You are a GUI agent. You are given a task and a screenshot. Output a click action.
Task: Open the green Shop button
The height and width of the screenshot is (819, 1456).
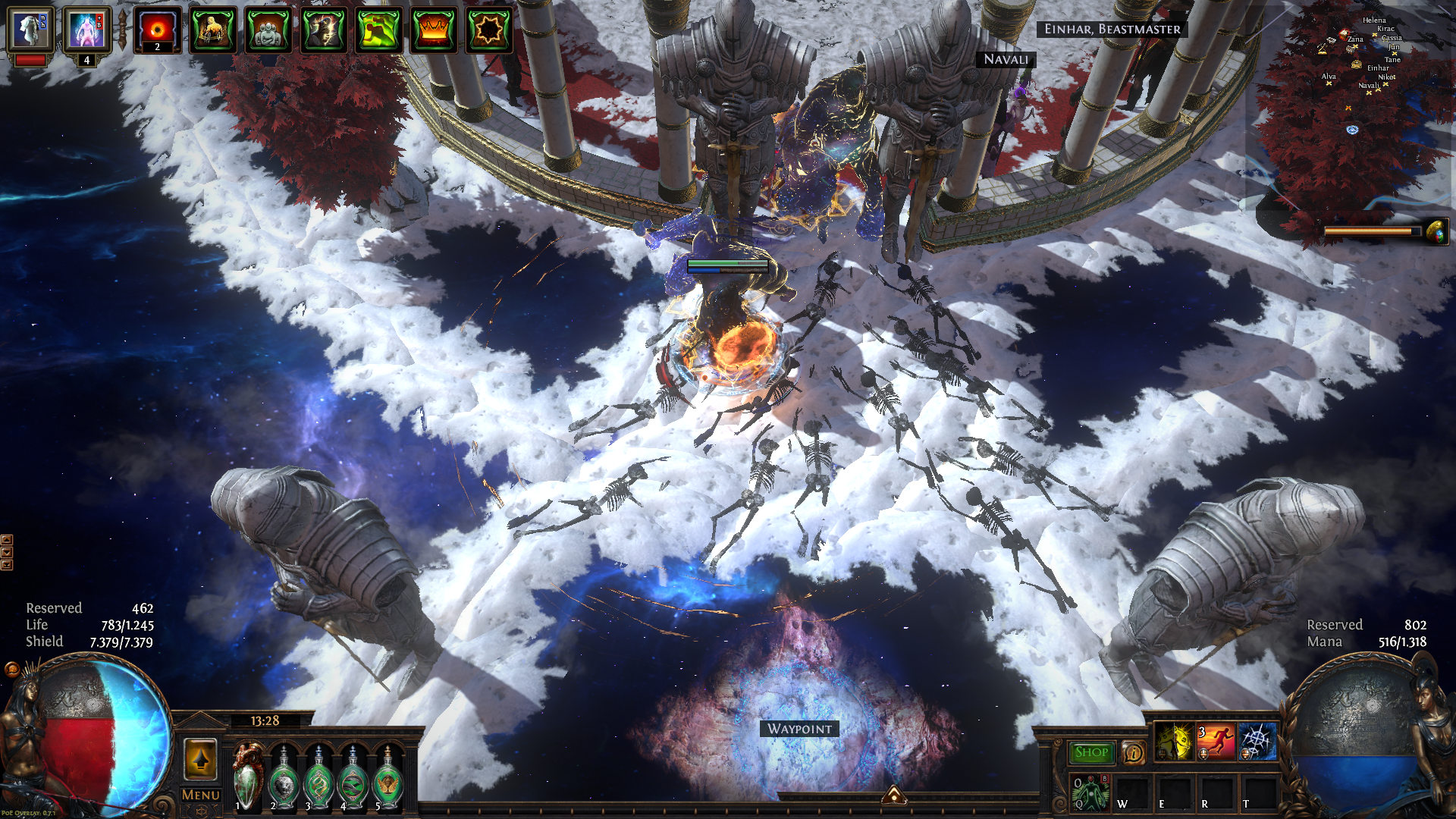tap(1091, 752)
